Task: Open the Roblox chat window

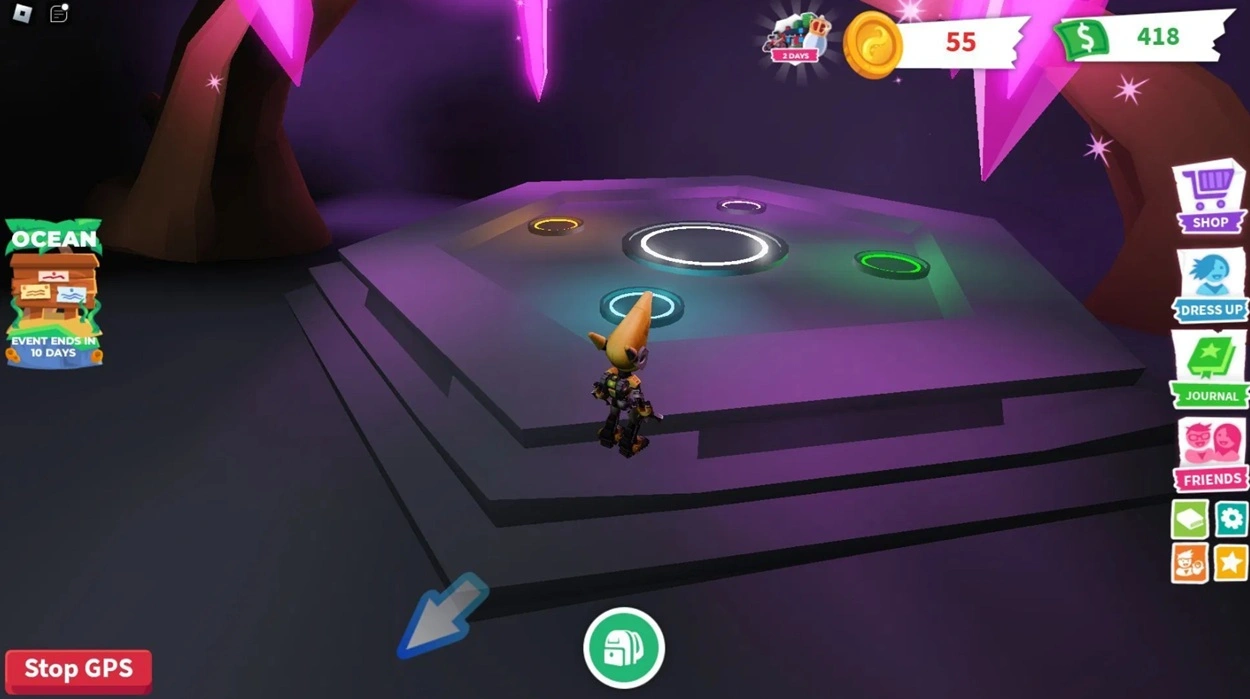Action: [59, 14]
